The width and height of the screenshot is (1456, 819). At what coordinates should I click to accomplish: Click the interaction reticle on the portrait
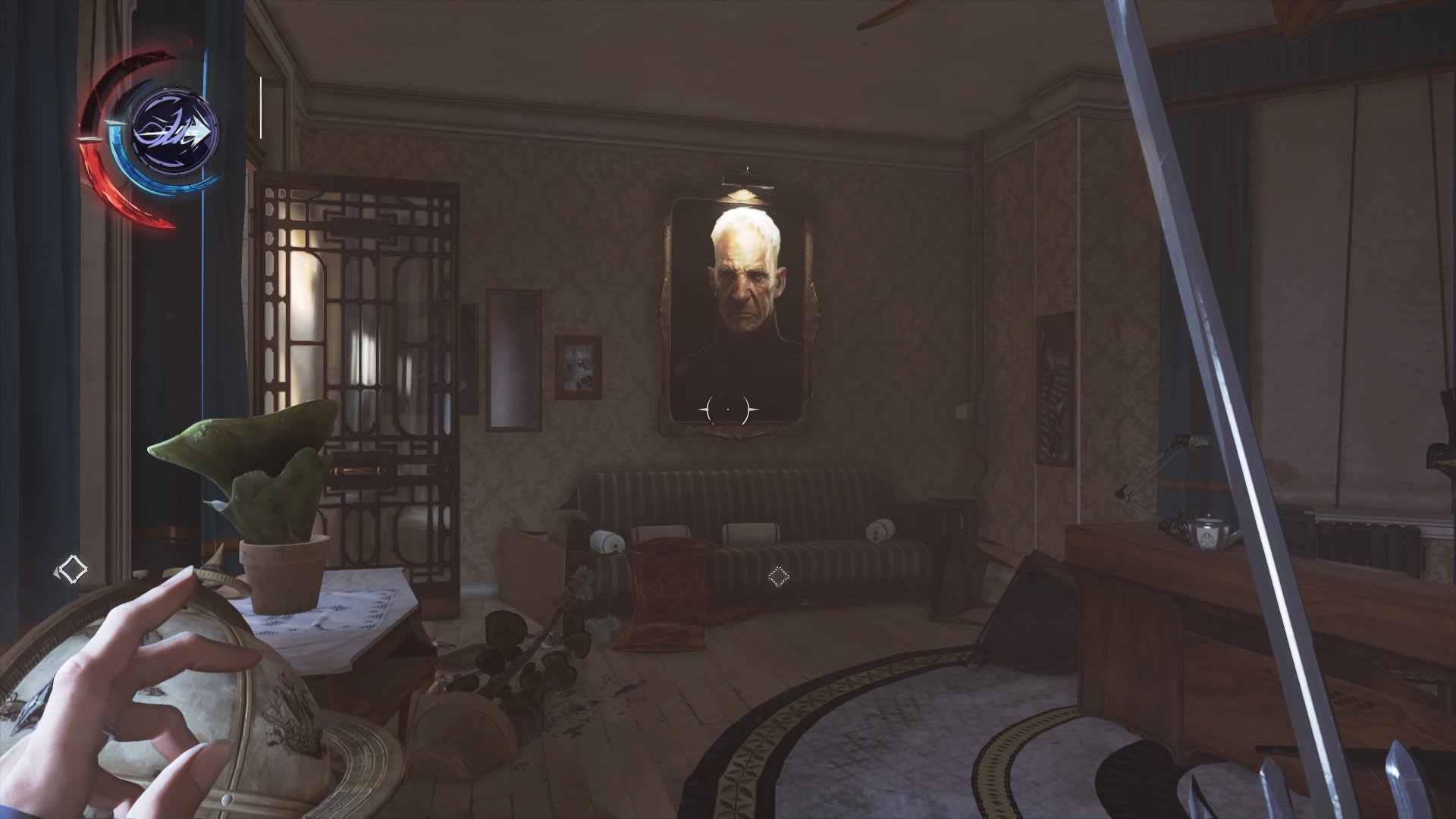pyautogui.click(x=727, y=408)
